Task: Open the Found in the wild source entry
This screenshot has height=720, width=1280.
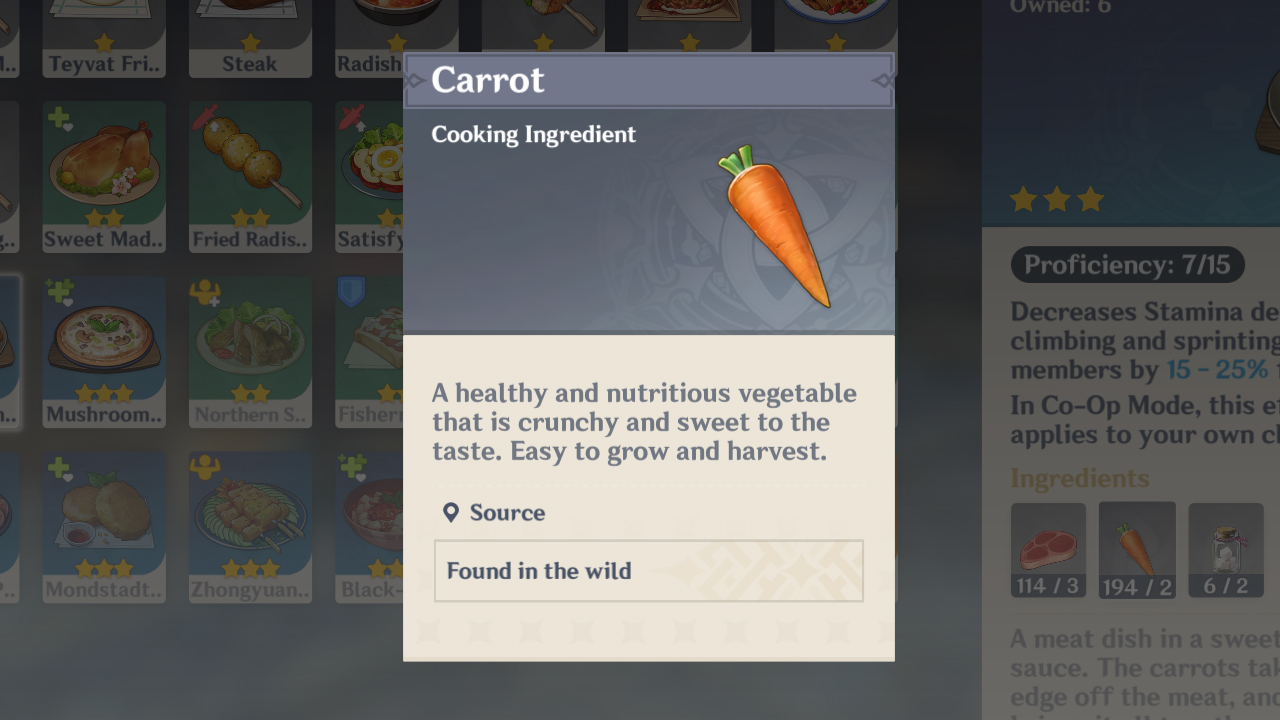Action: 648,571
